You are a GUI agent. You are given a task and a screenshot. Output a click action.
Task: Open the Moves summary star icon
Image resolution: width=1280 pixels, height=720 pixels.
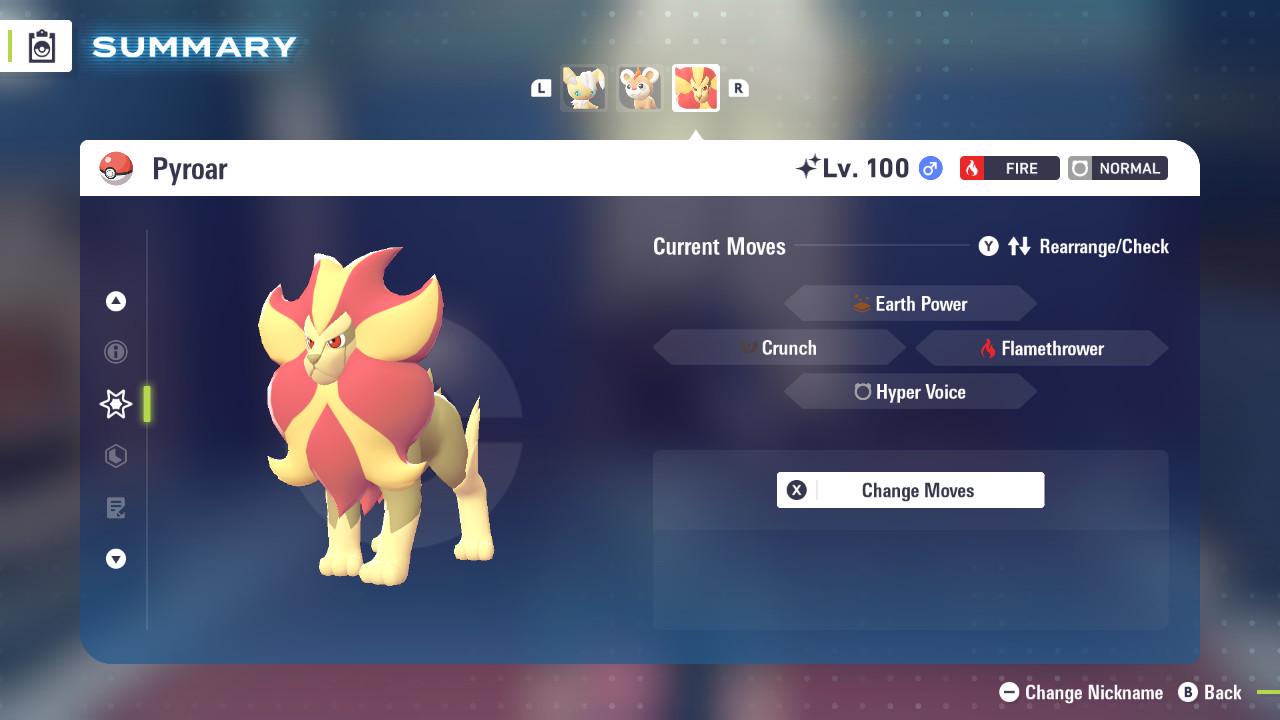116,404
